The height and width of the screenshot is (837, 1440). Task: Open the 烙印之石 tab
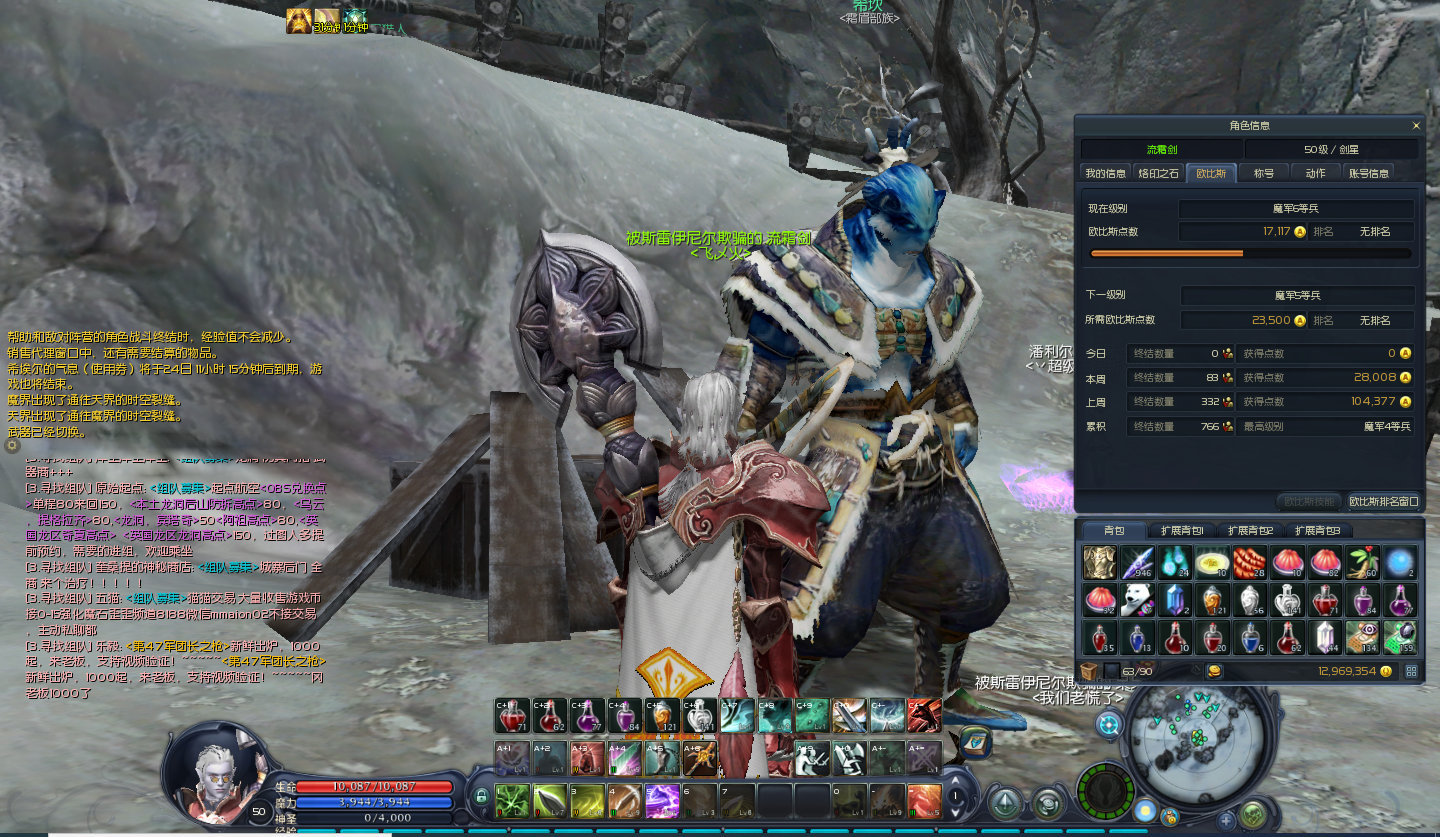(x=1159, y=173)
